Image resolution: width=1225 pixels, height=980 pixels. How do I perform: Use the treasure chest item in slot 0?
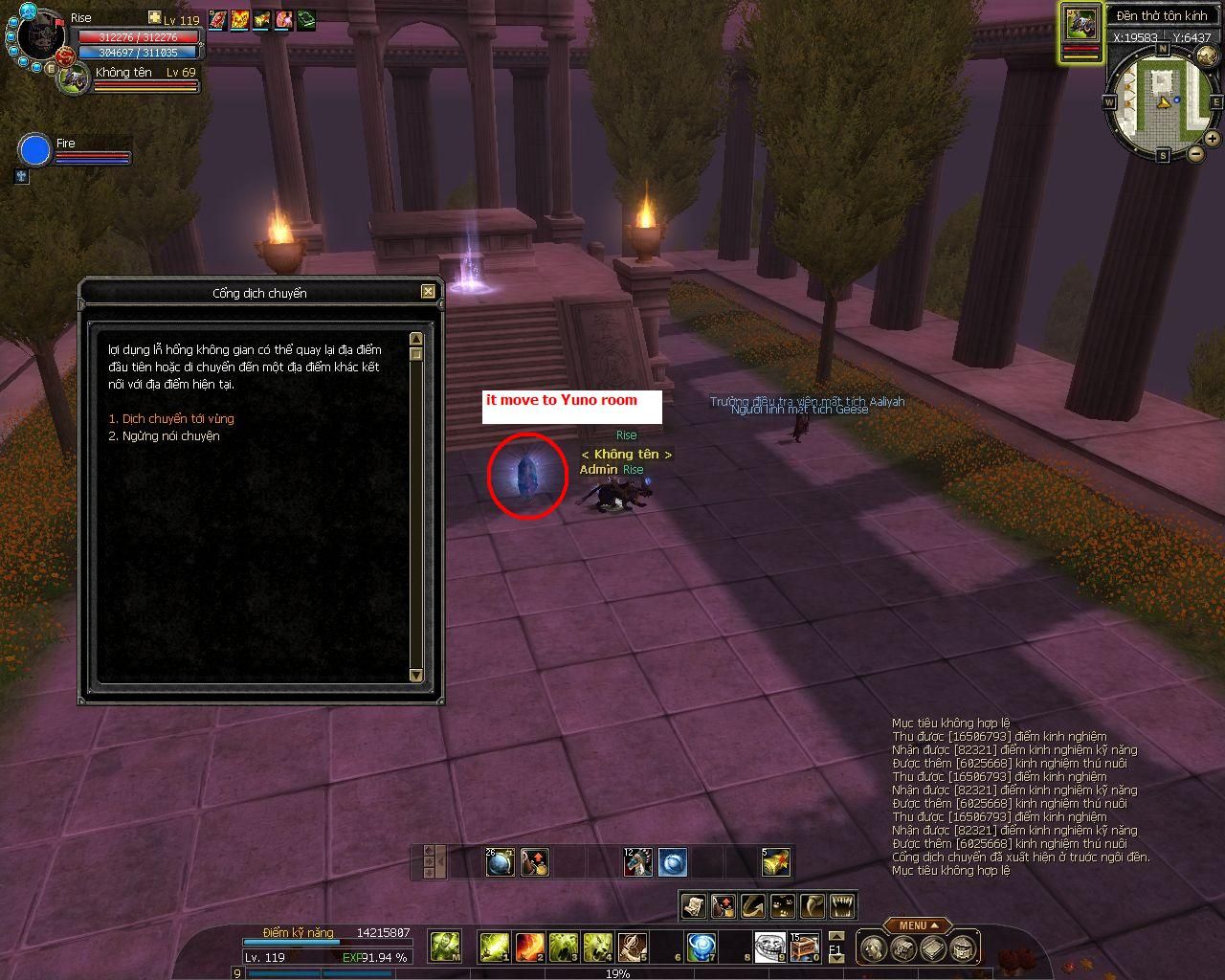[805, 947]
